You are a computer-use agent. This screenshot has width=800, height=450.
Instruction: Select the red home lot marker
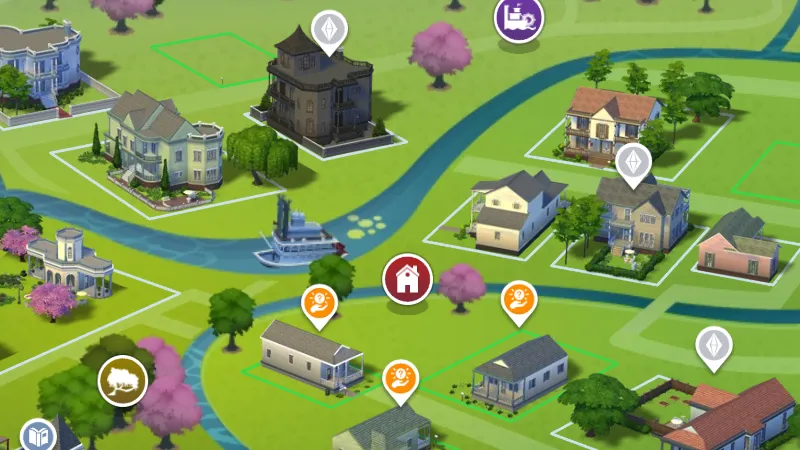pyautogui.click(x=407, y=279)
